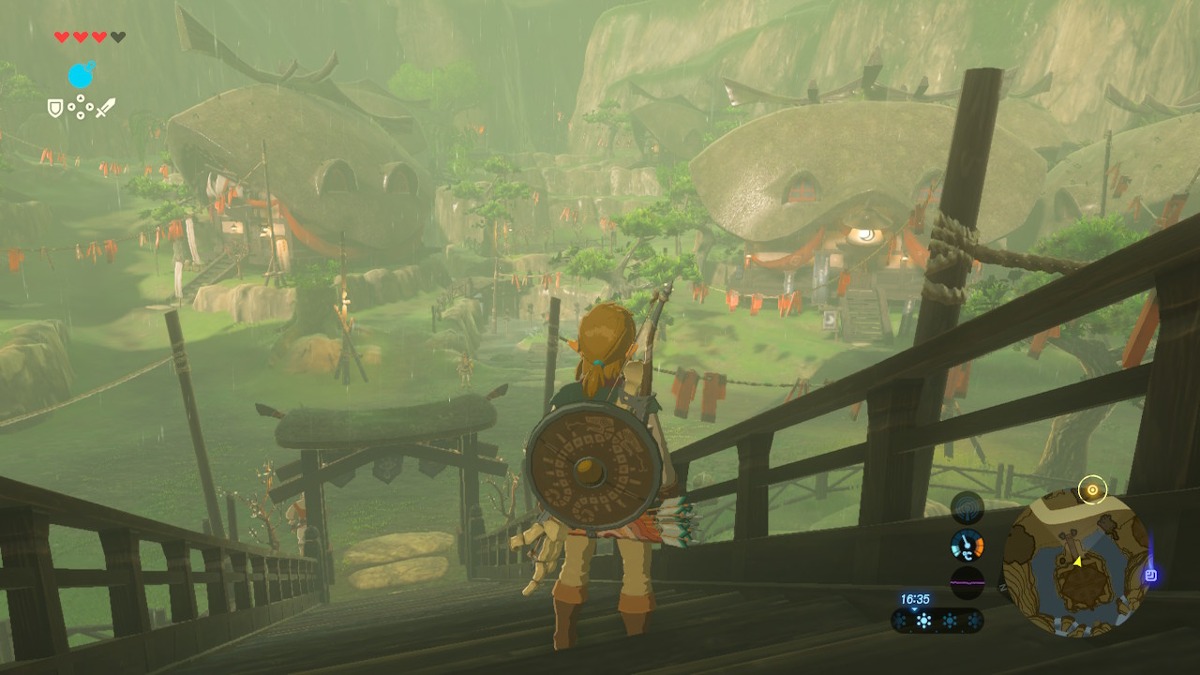Select the yellow objective marker on minimap
The image size is (1200, 675).
tap(1092, 489)
